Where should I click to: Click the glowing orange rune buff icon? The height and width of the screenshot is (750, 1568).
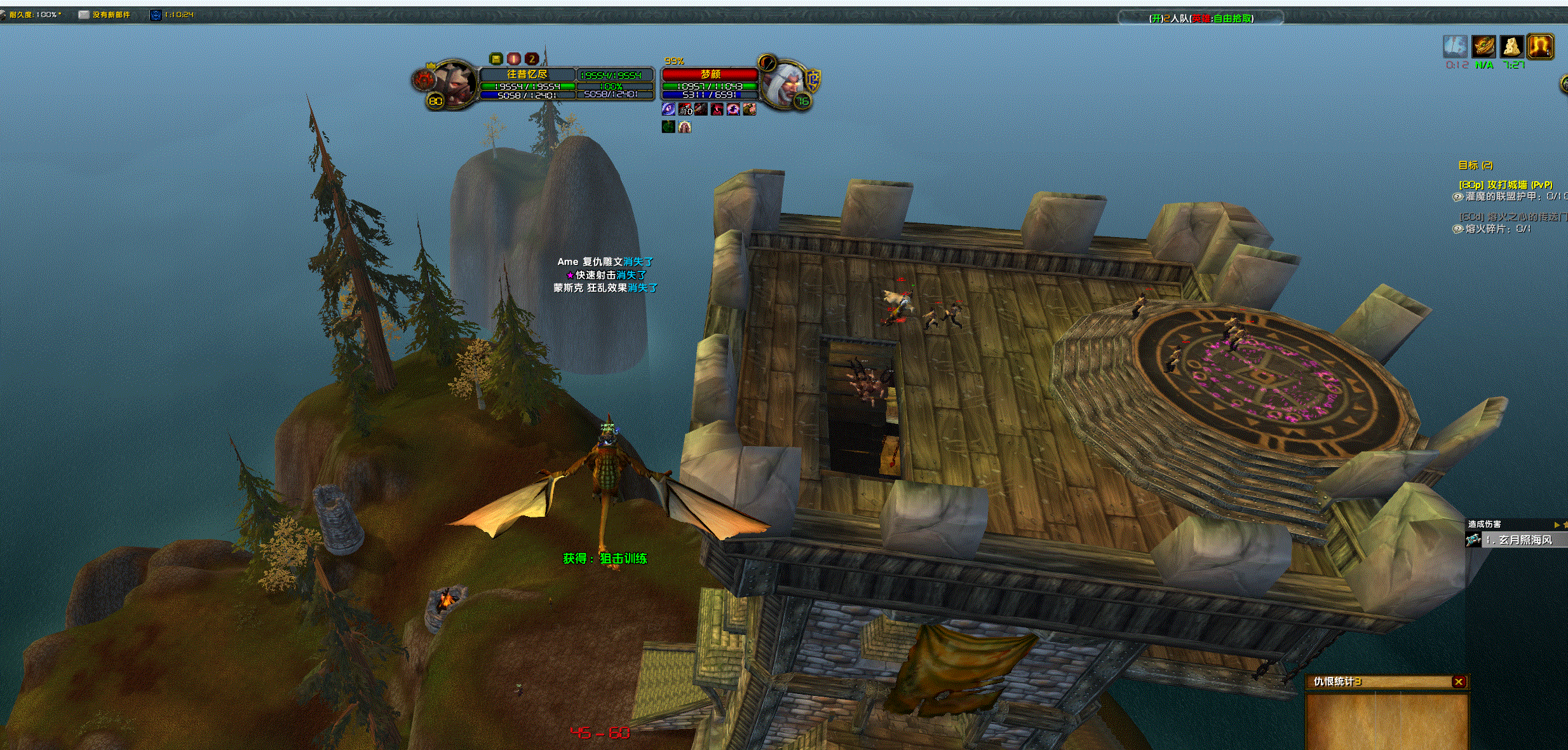click(1540, 47)
